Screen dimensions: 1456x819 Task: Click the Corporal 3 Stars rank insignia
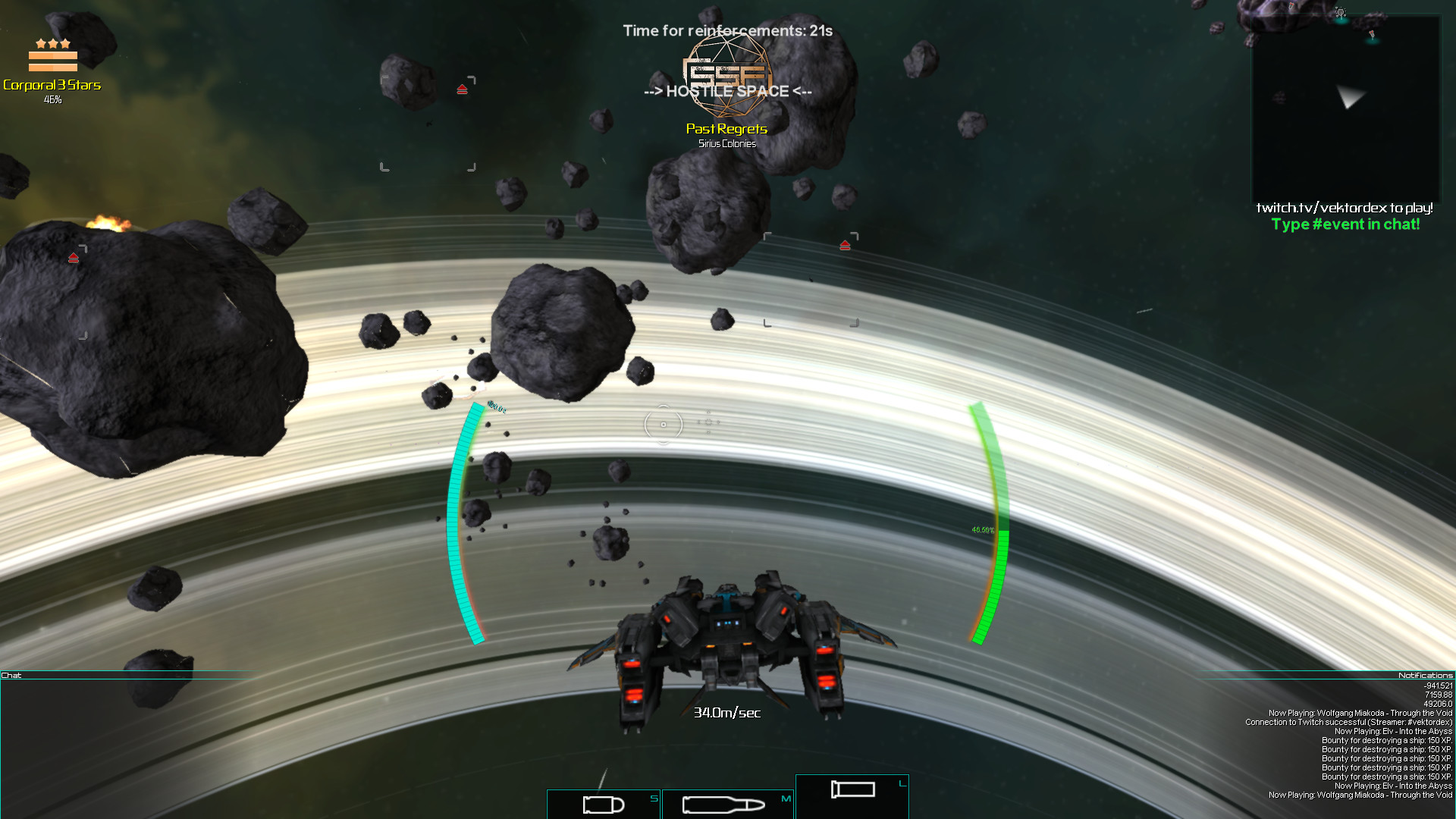click(x=53, y=55)
